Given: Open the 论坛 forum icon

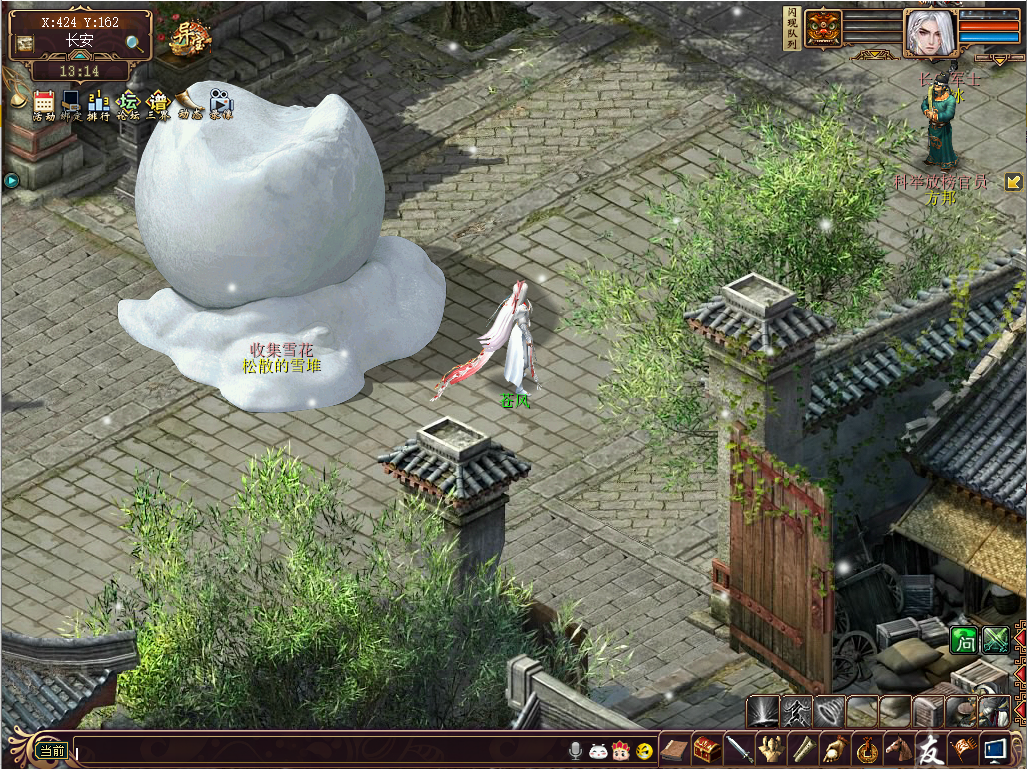Looking at the screenshot, I should pyautogui.click(x=128, y=104).
